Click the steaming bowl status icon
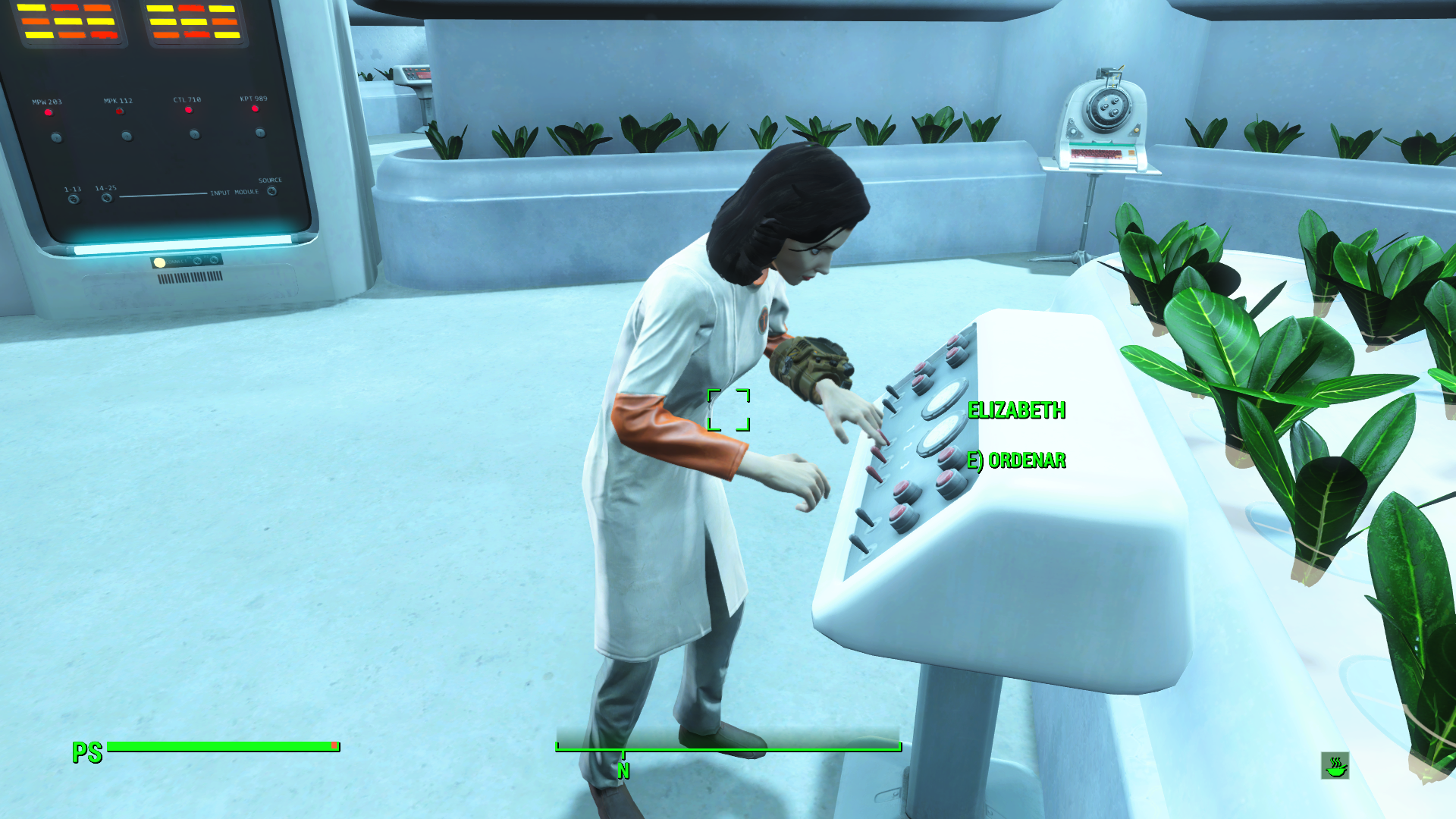Viewport: 1456px width, 819px height. pyautogui.click(x=1335, y=766)
